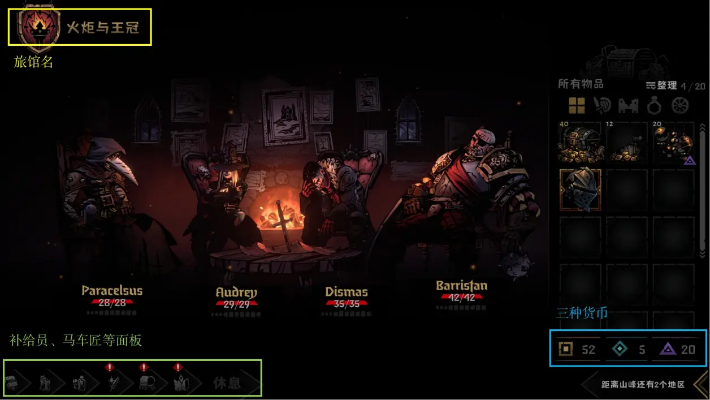Image resolution: width=710 pixels, height=400 pixels.
Task: Switch to the trinket ring filter tab
Action: tap(655, 105)
